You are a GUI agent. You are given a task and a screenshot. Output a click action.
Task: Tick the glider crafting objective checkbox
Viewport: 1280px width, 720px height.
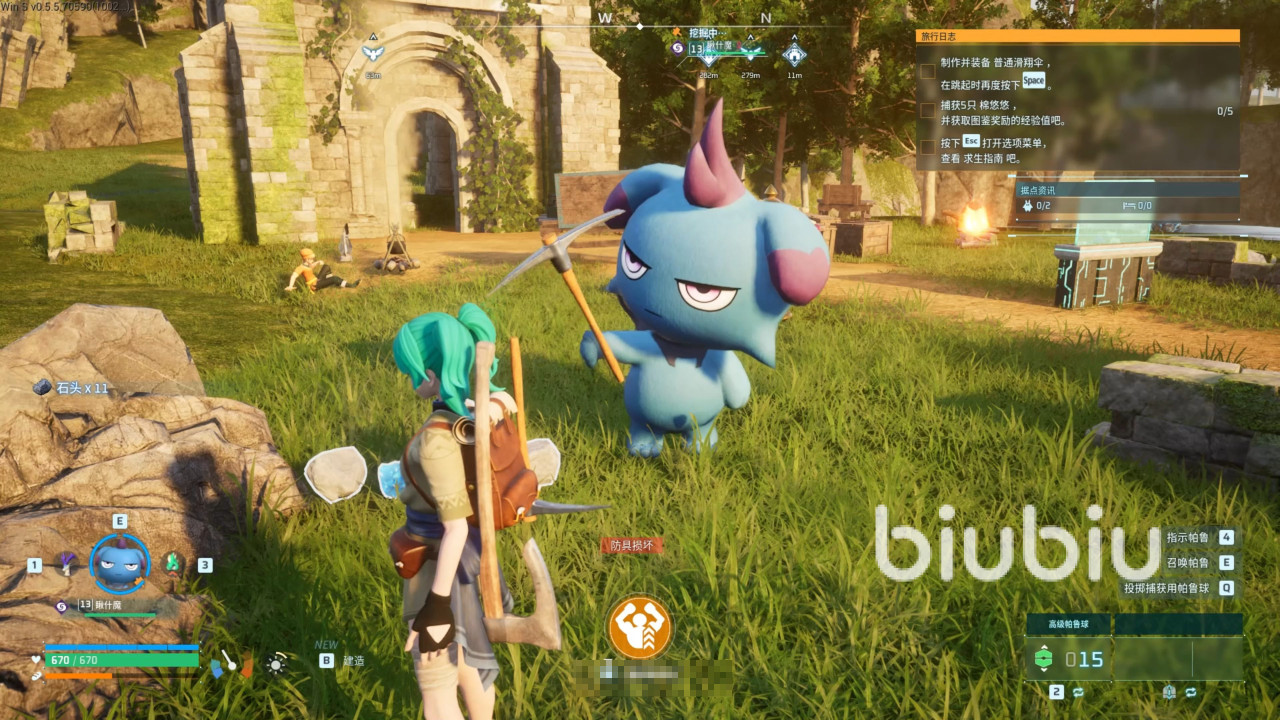(x=928, y=71)
